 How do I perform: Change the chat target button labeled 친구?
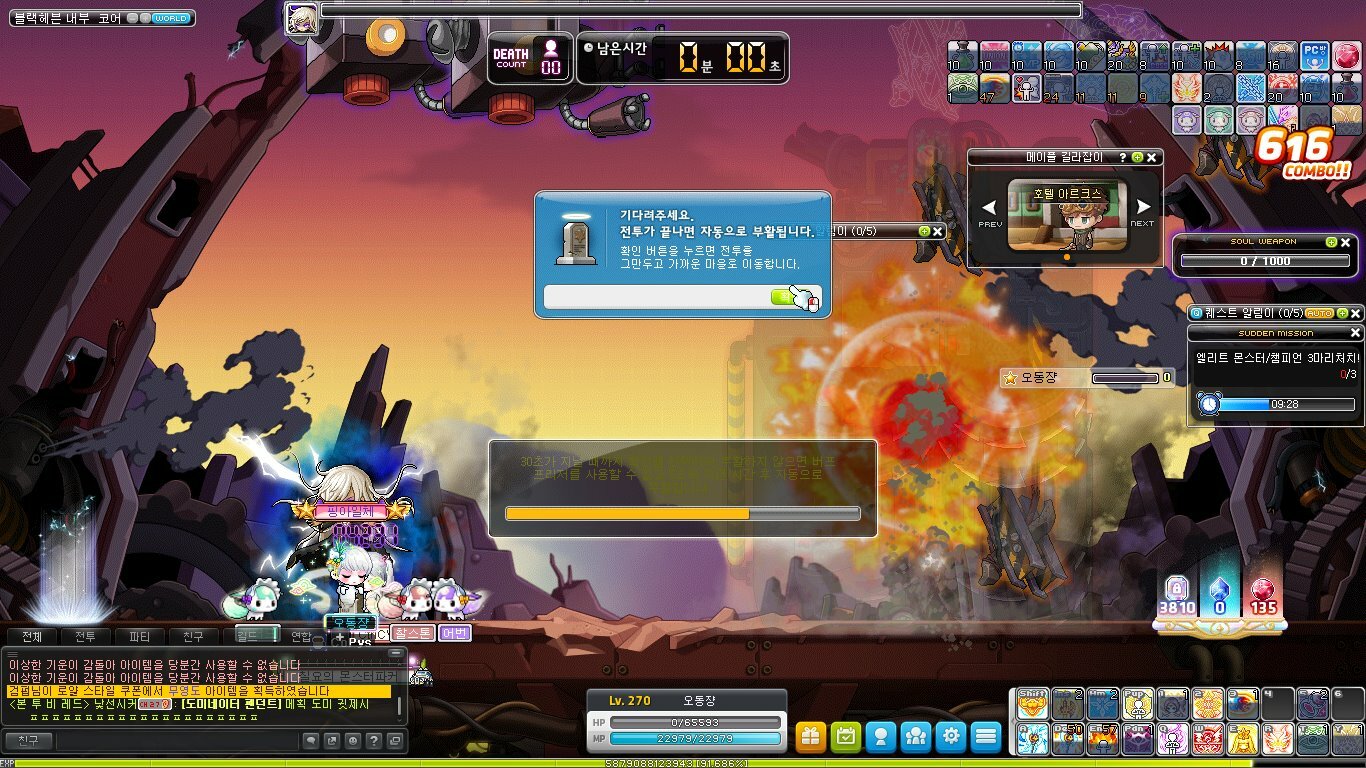point(28,741)
